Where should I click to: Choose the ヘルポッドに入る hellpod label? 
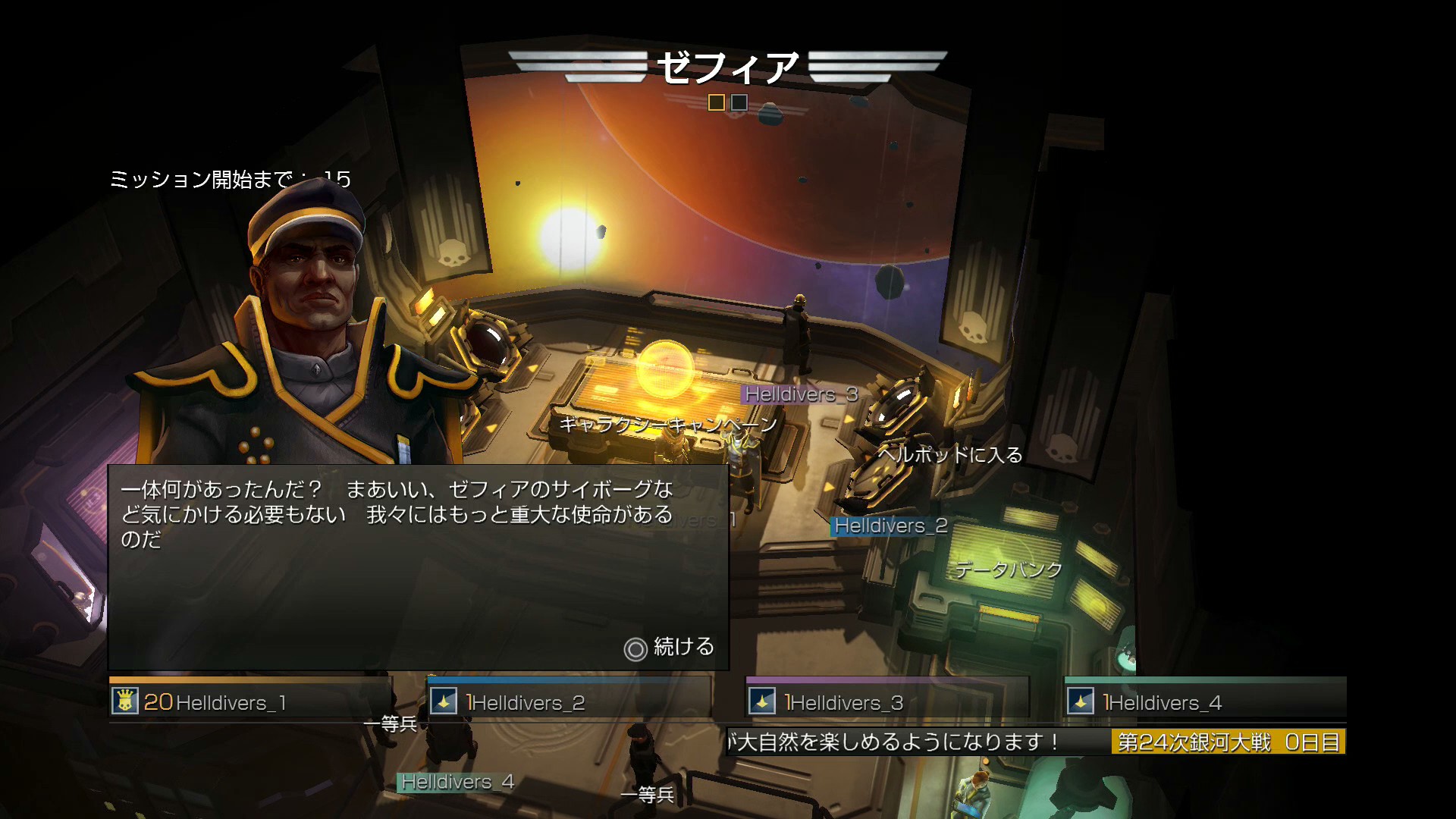950,455
